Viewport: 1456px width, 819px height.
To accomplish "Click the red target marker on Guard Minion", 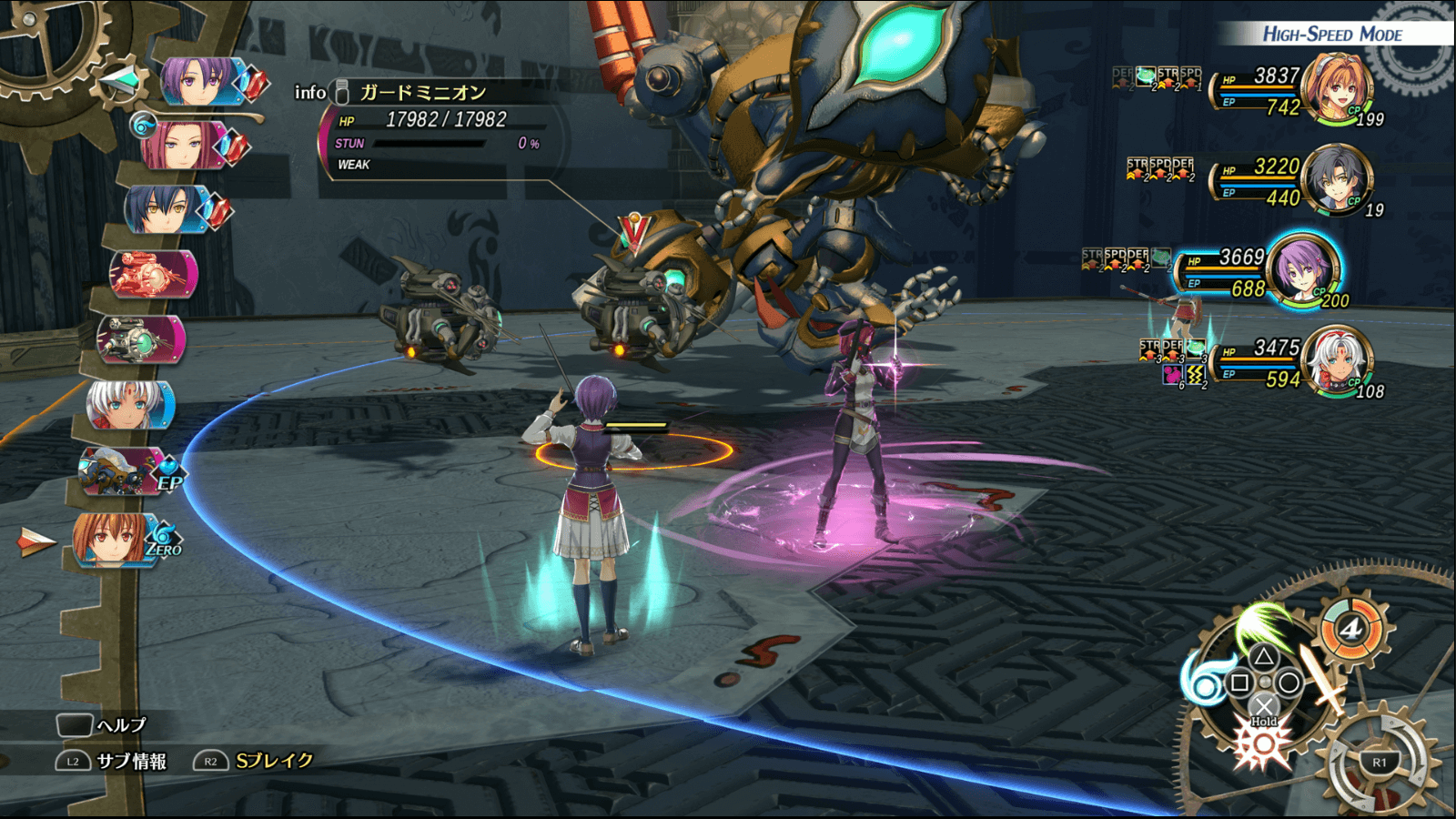I will [x=633, y=232].
